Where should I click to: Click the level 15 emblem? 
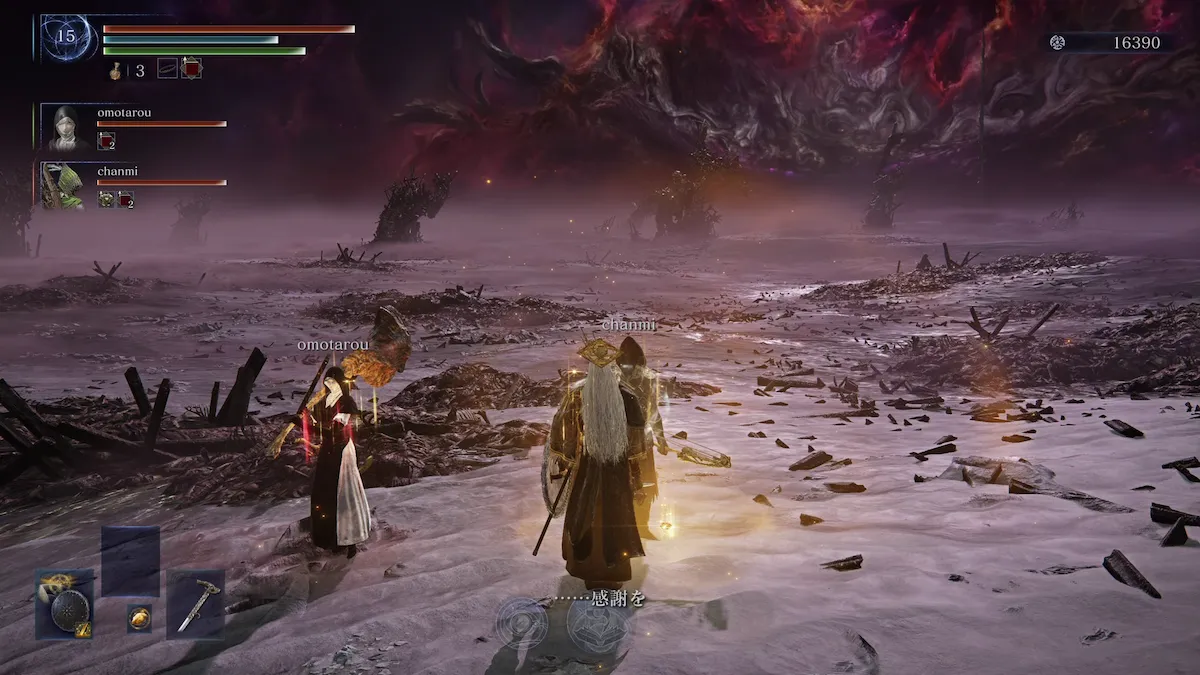68,38
